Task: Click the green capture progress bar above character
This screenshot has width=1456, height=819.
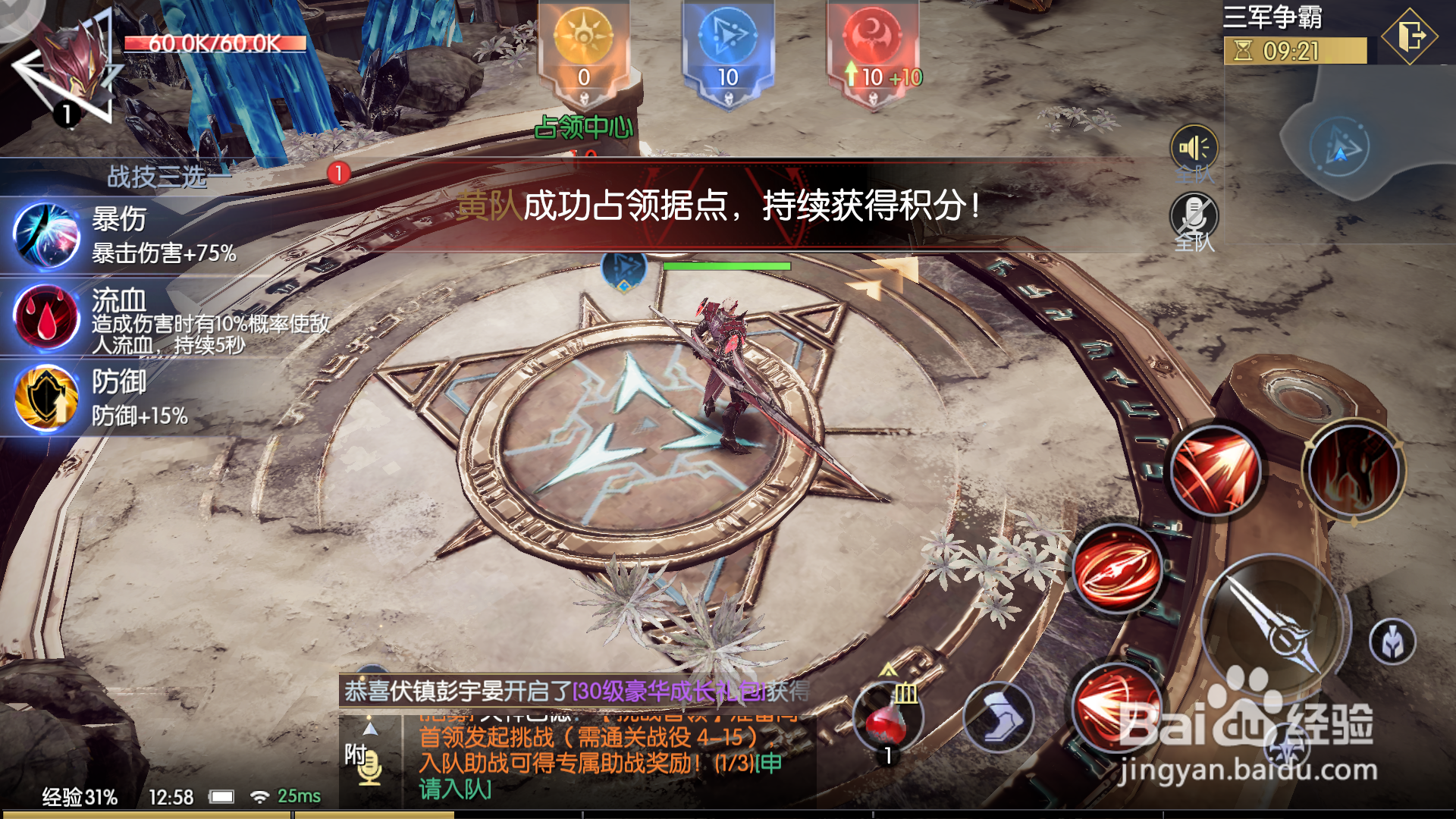Action: click(724, 267)
